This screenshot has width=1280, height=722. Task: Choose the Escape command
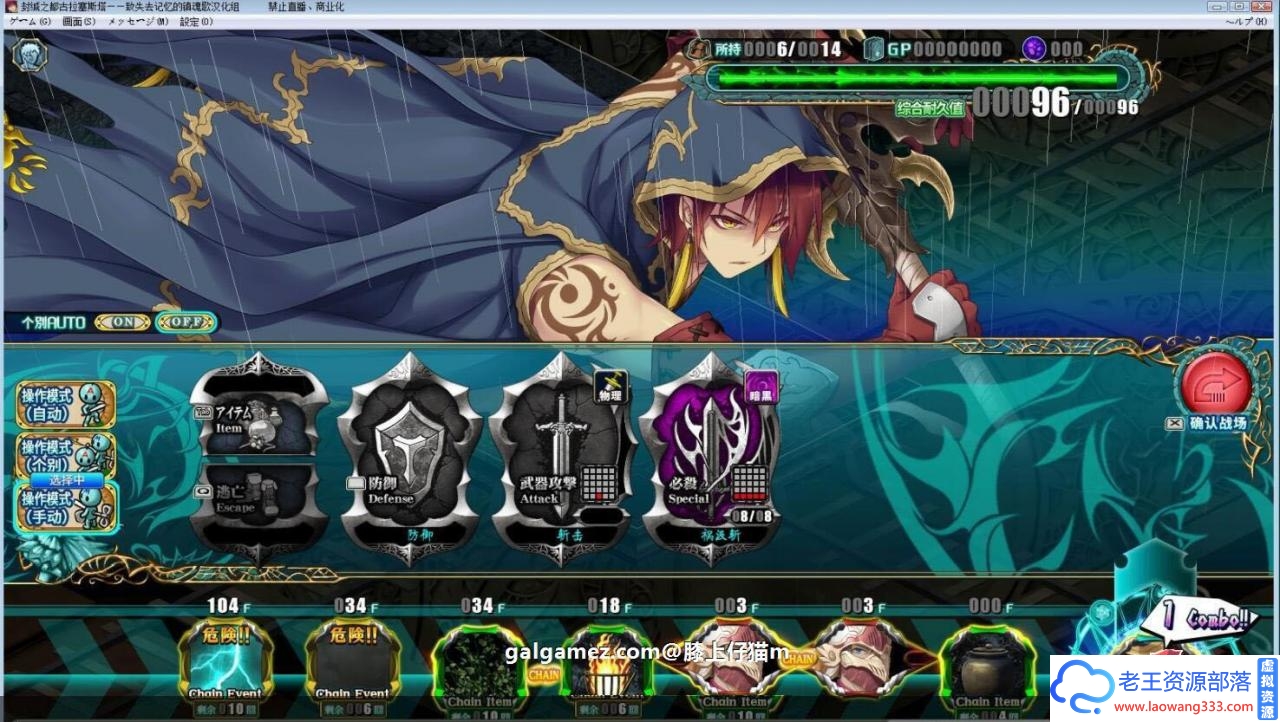[x=258, y=497]
